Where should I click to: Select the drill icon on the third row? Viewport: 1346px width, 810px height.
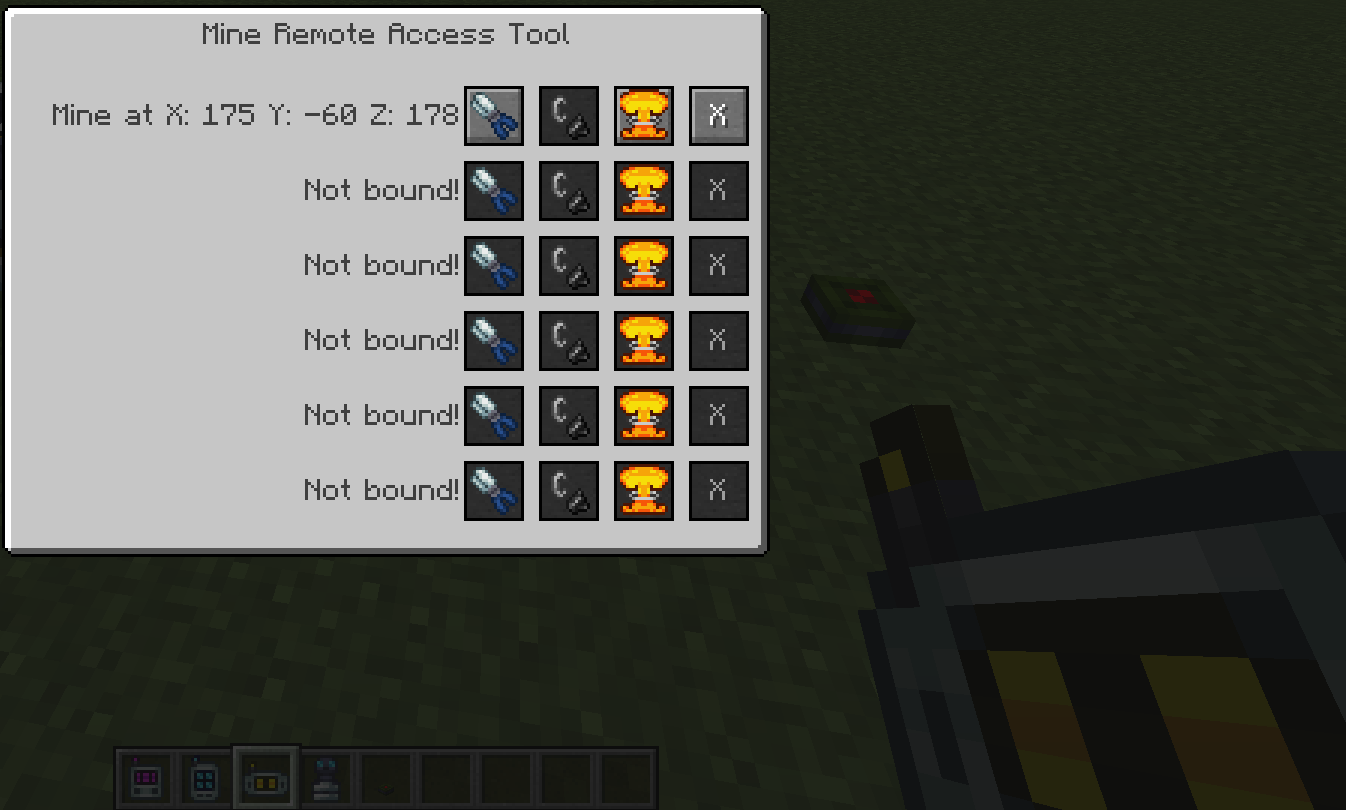494,266
